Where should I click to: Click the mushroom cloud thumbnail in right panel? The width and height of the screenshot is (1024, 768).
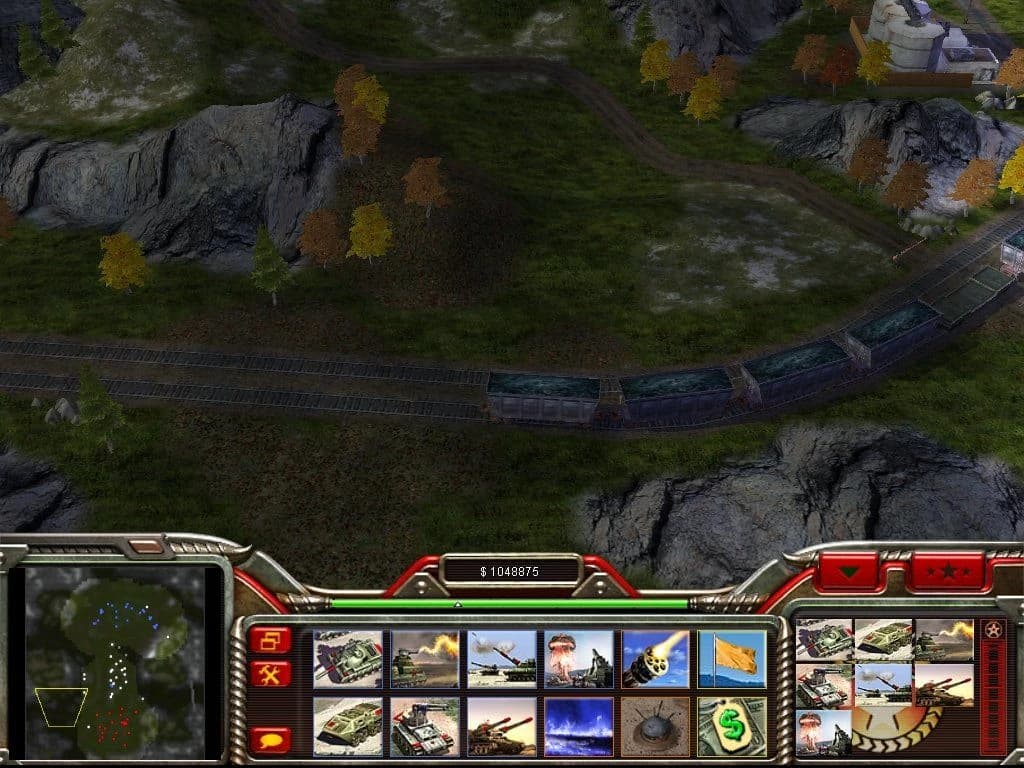pyautogui.click(x=824, y=732)
